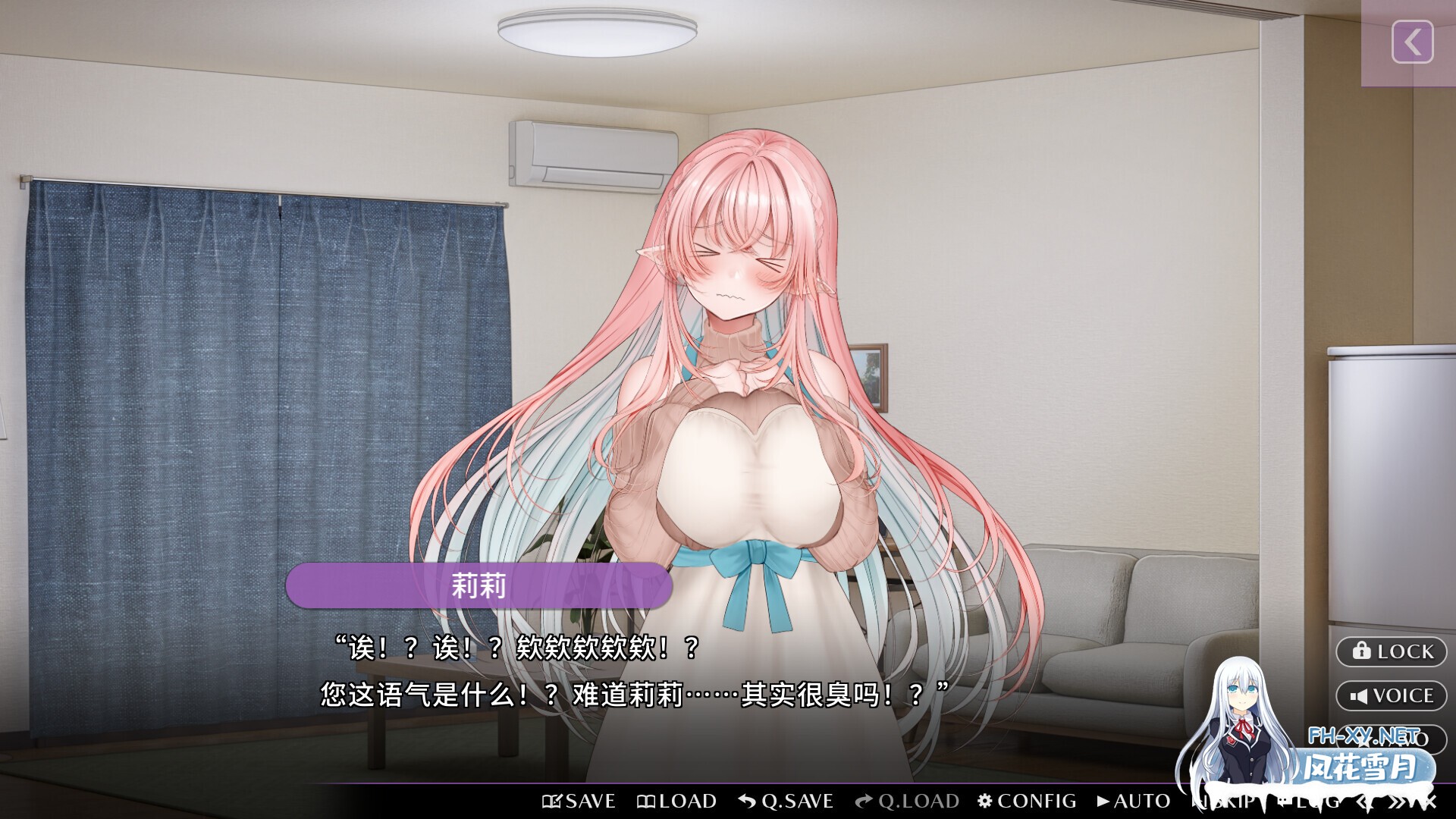Toggle voice playback with the VOICE control
The height and width of the screenshot is (819, 1456).
[x=1392, y=695]
